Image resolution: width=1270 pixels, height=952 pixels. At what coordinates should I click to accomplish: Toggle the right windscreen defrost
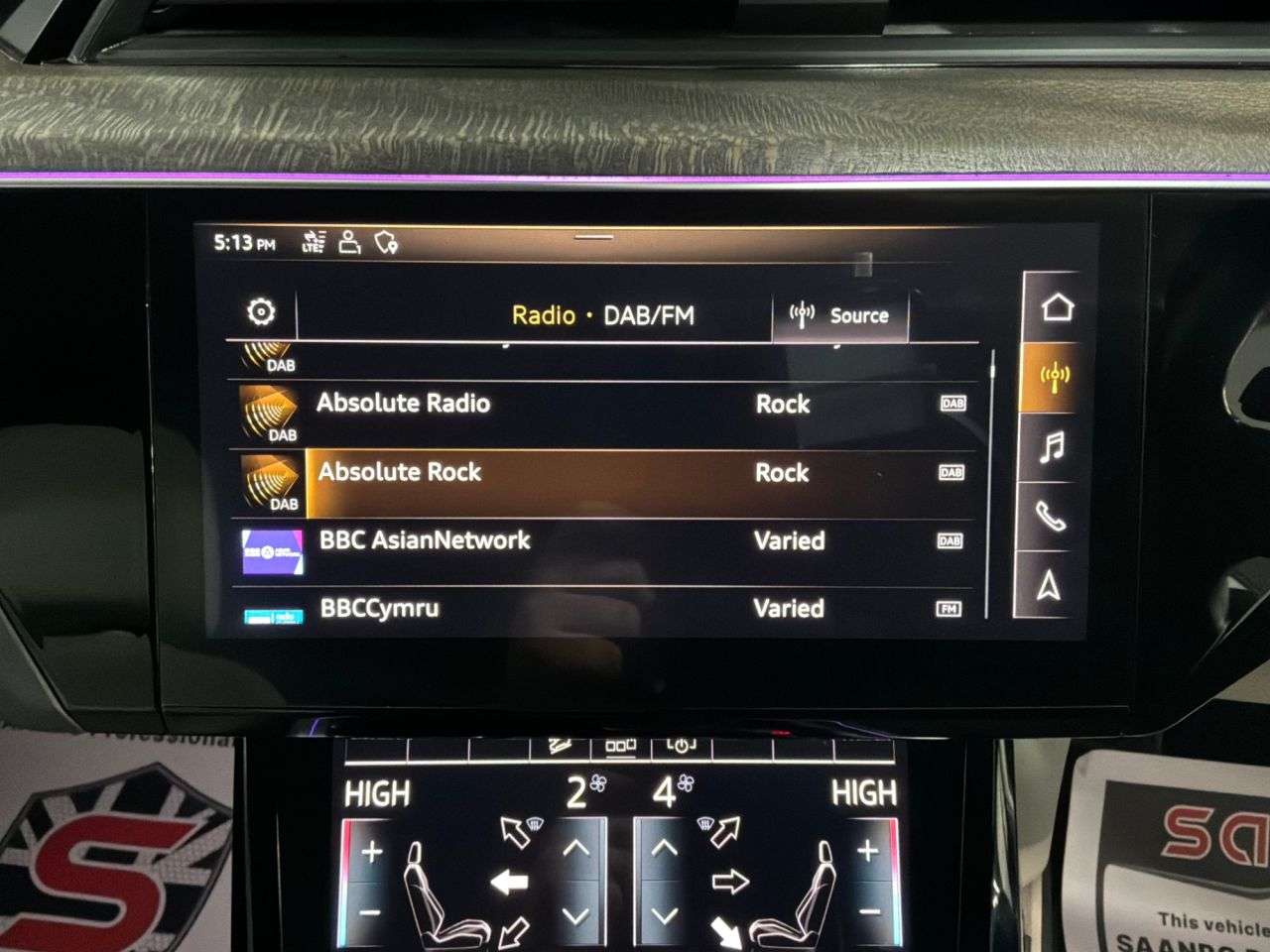[725, 829]
